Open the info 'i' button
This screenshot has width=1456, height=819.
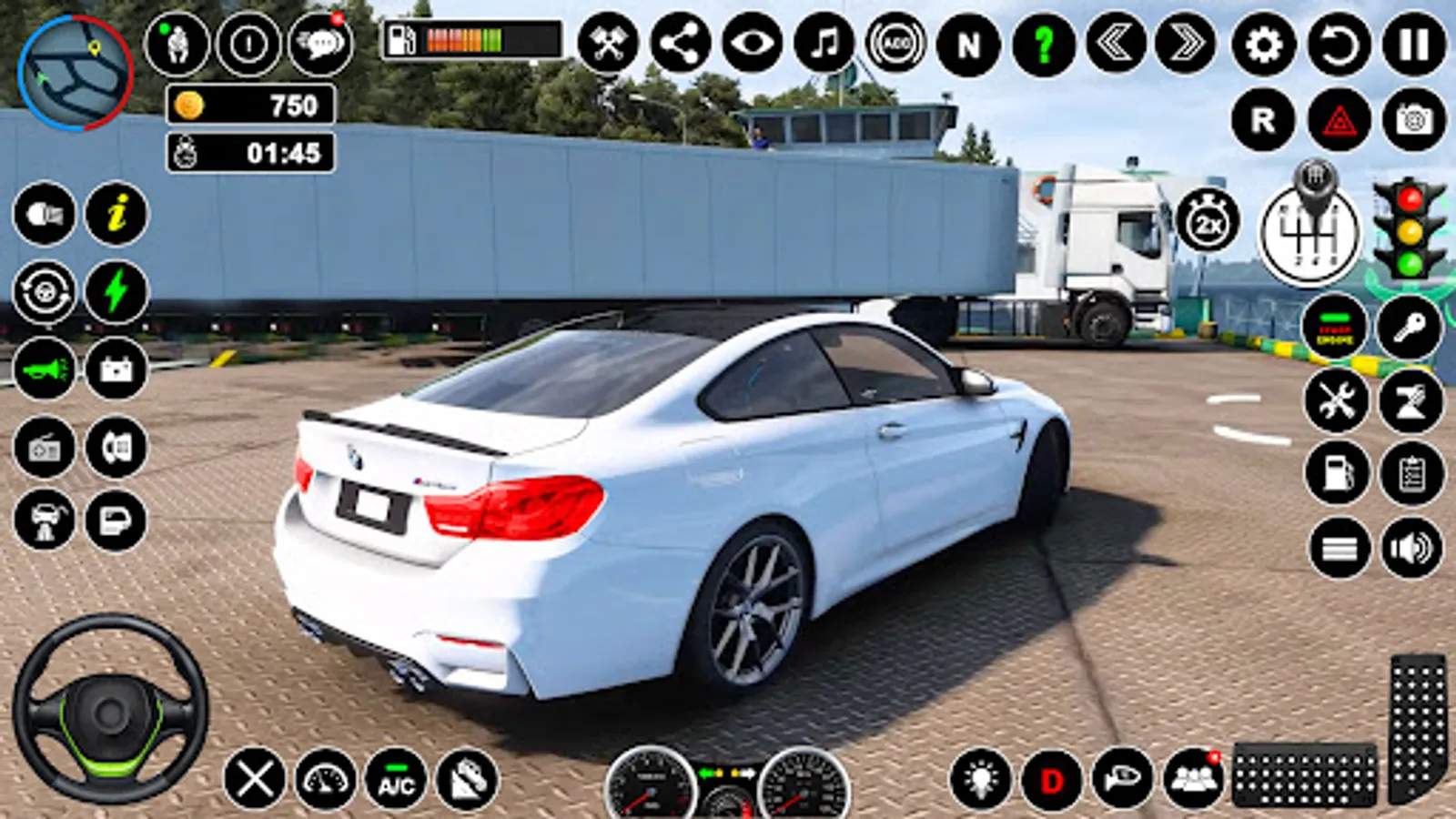(116, 215)
